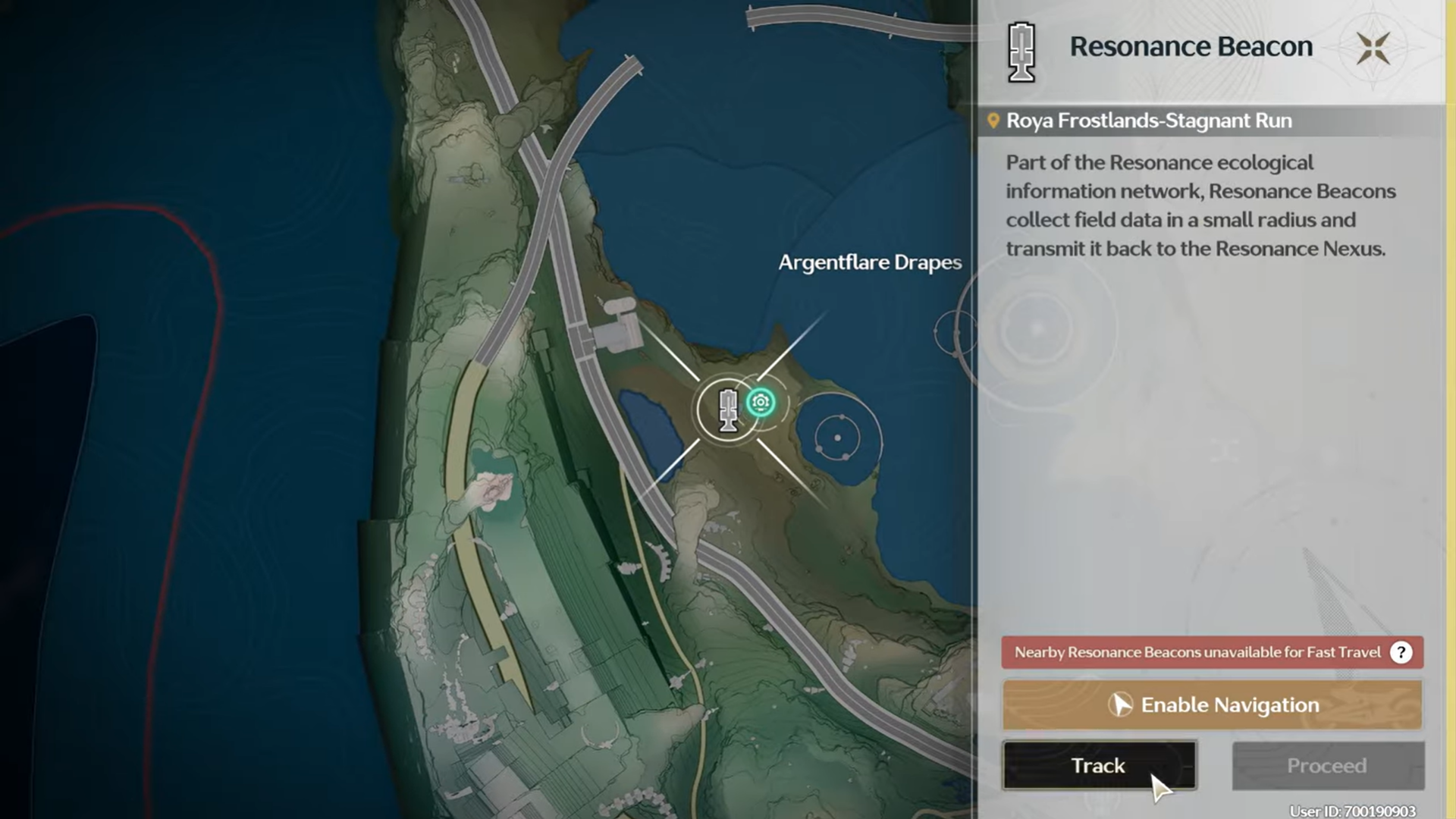Viewport: 1456px width, 819px height.
Task: Enable Navigation to the Resonance Beacon
Action: [1212, 704]
